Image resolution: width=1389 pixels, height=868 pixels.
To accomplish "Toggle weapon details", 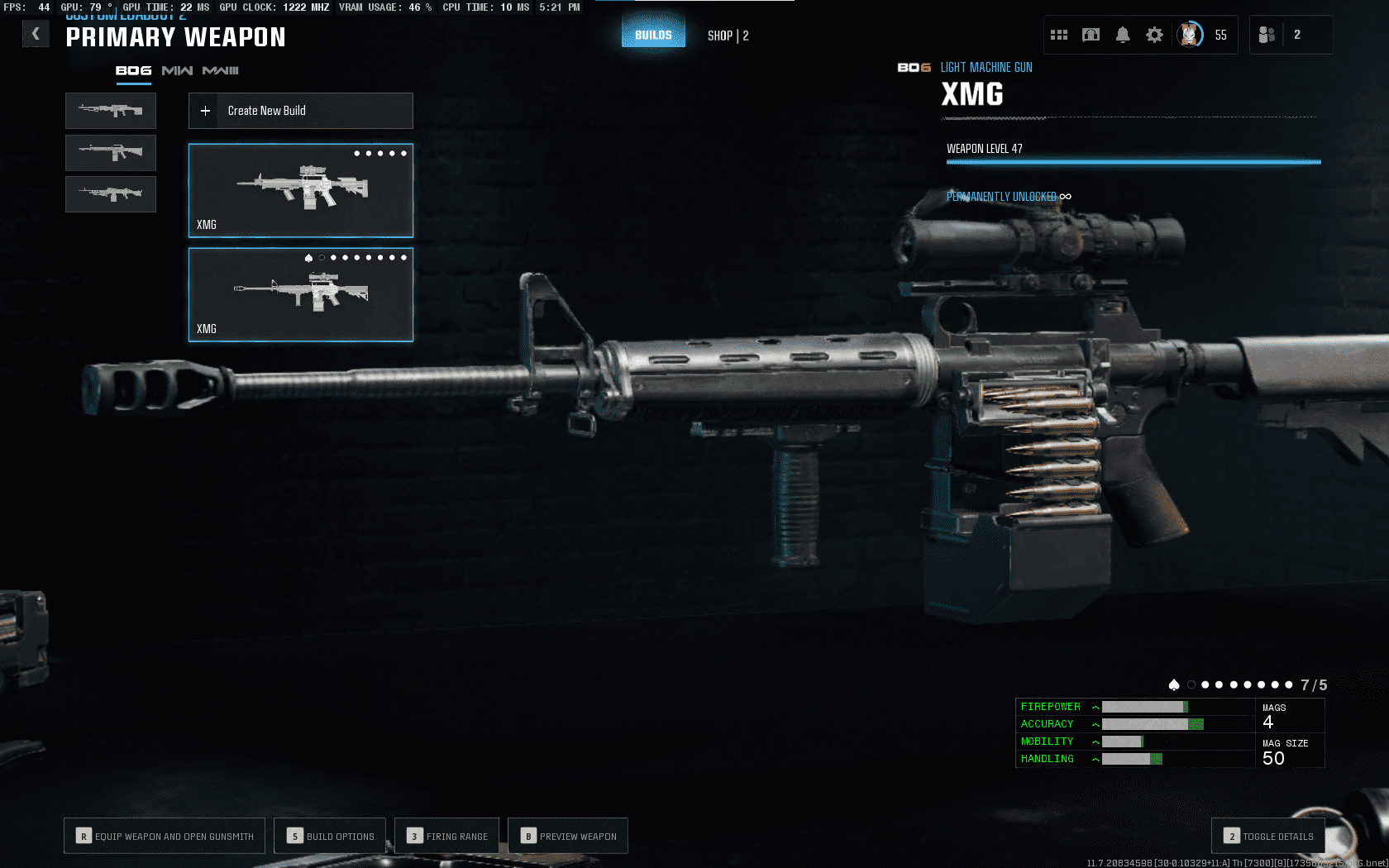I will click(1268, 836).
